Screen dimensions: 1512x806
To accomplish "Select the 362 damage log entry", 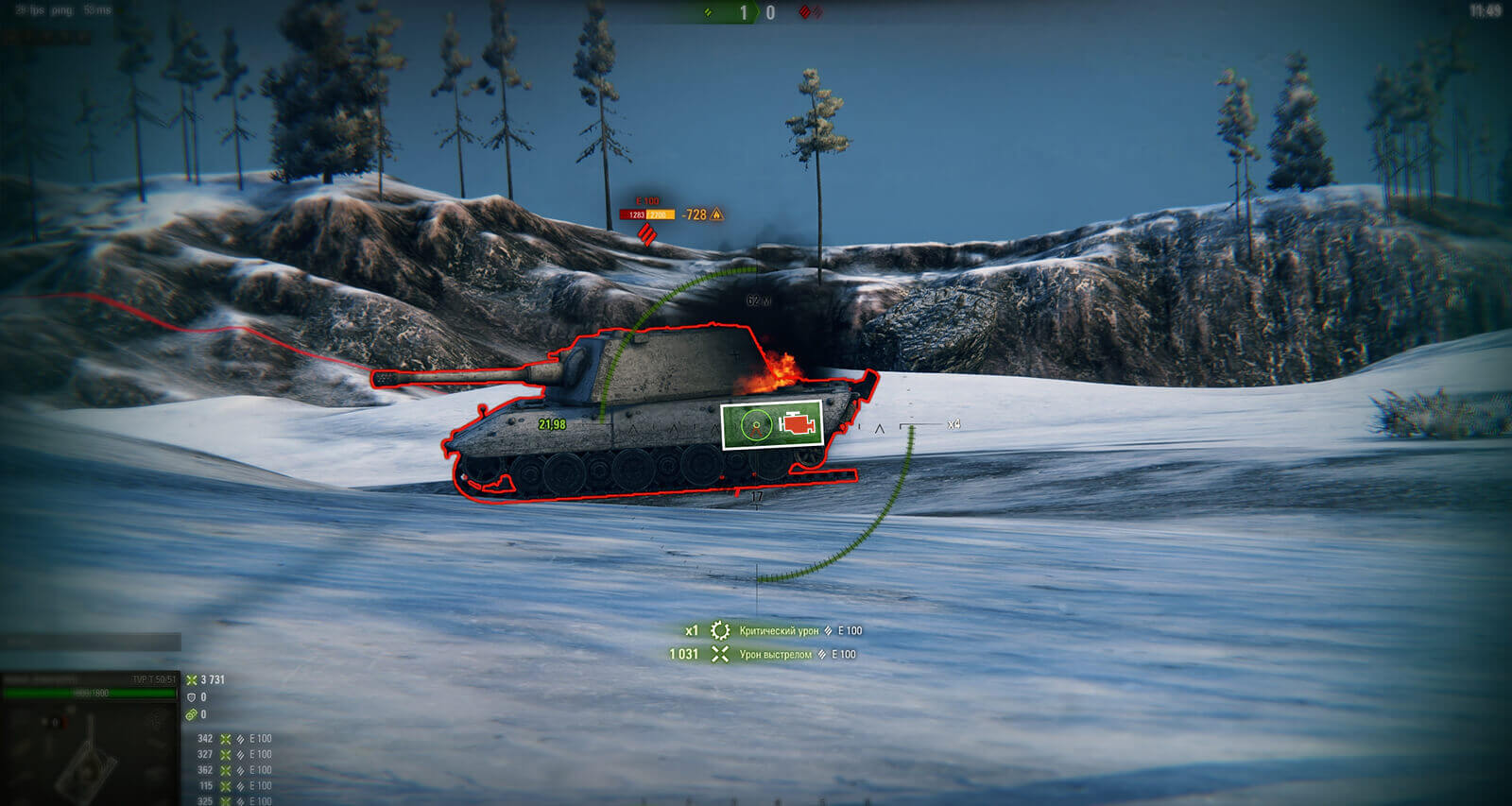I will click(233, 770).
